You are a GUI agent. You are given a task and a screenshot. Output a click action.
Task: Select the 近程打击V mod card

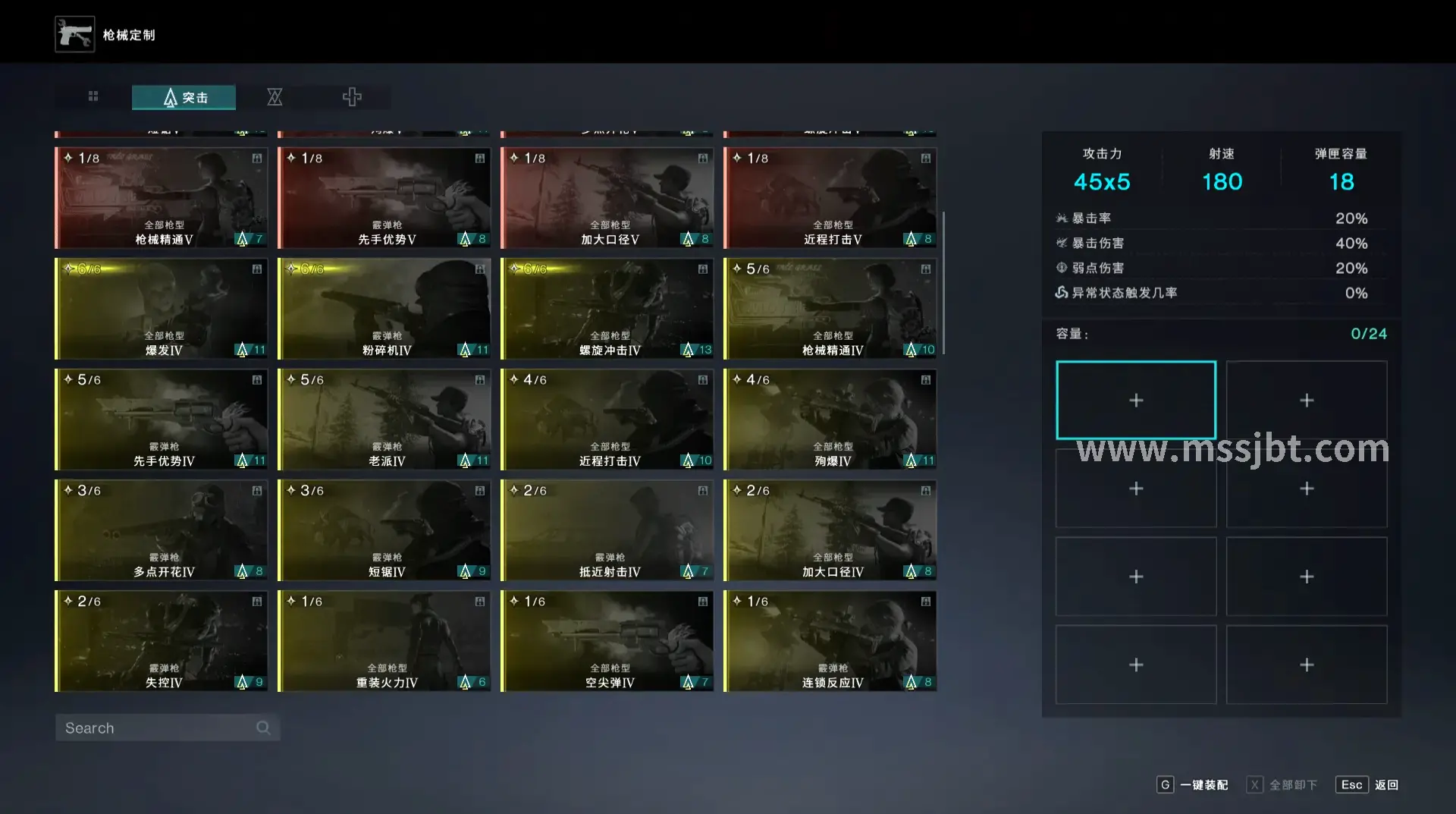pos(830,198)
